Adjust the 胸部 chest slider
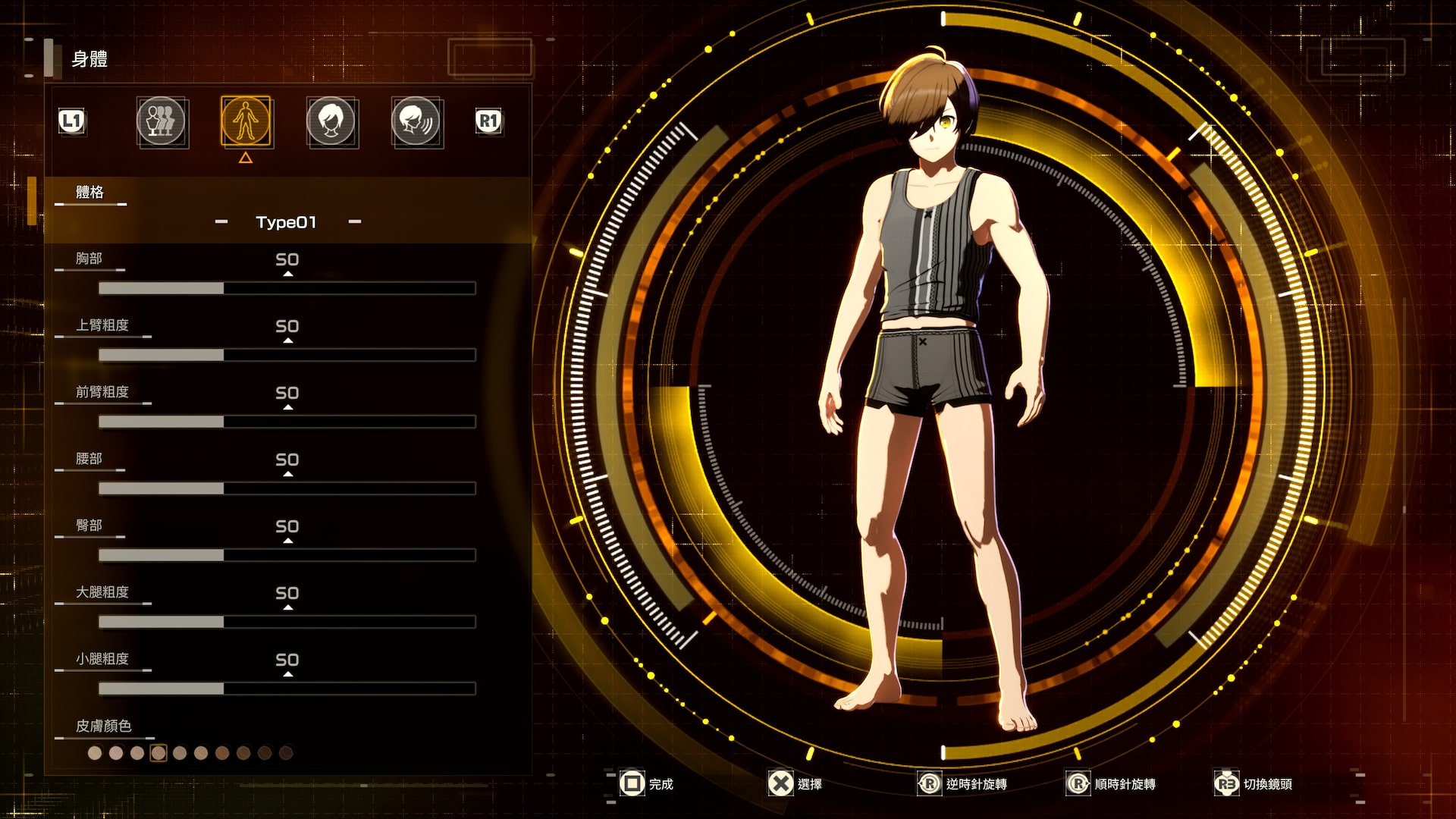This screenshot has height=819, width=1456. tap(287, 288)
